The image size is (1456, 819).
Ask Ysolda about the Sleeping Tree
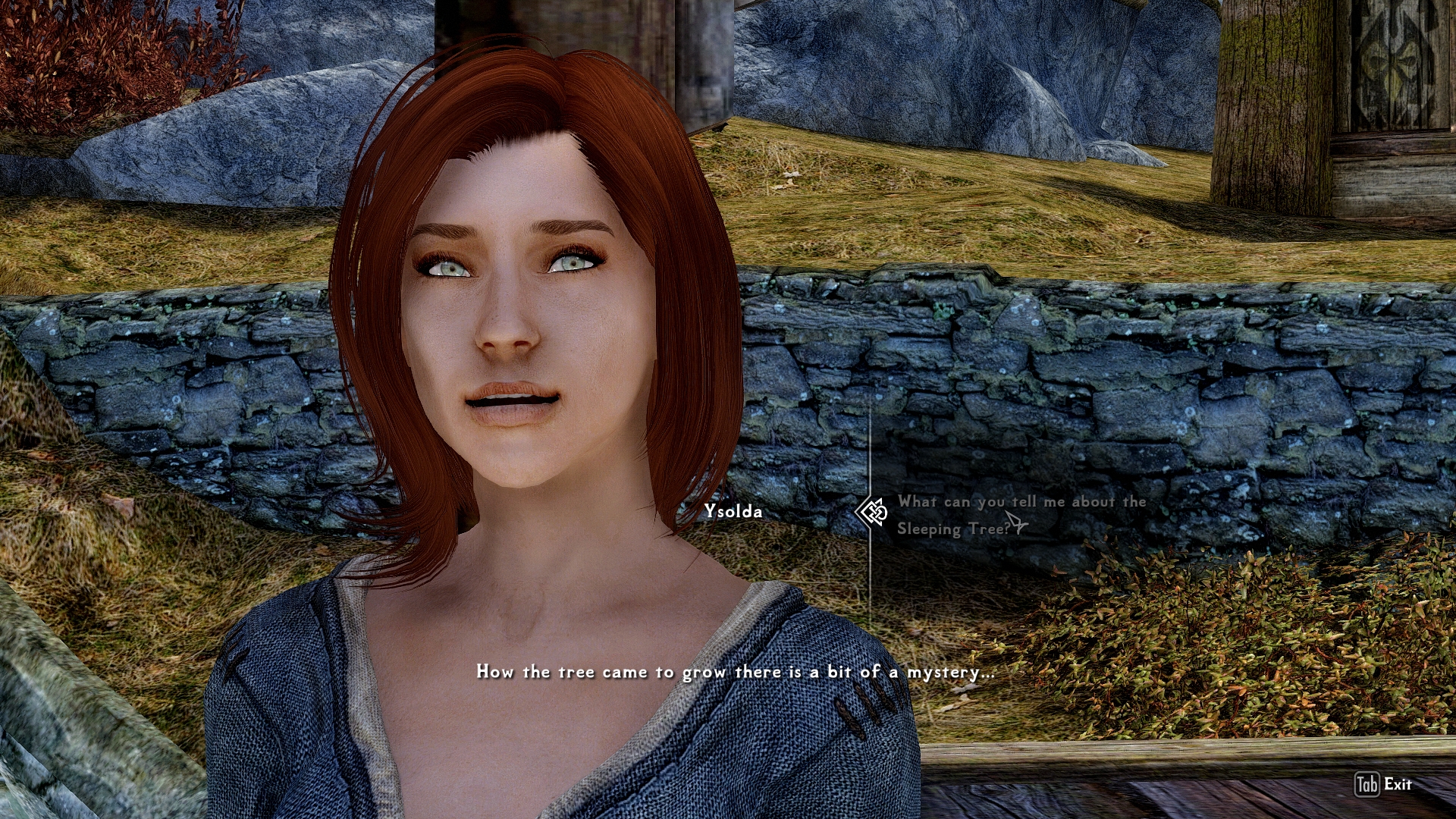pos(1020,515)
